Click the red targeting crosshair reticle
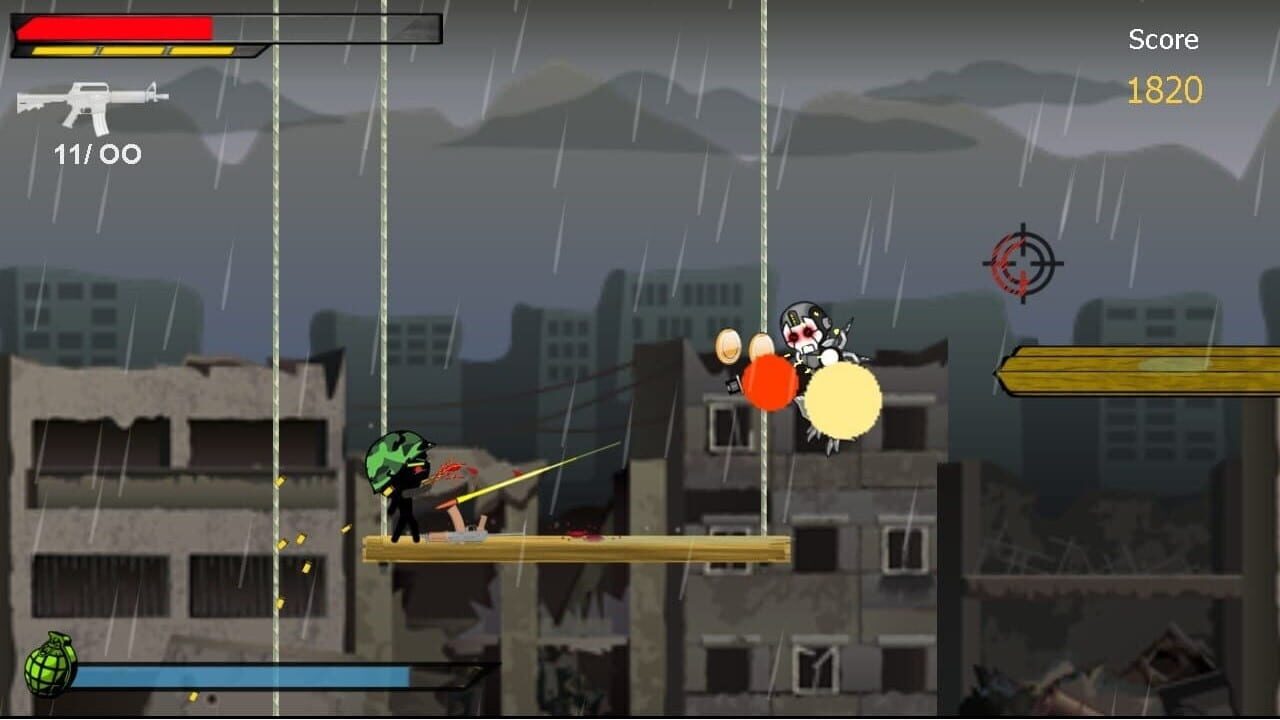 tap(1022, 262)
